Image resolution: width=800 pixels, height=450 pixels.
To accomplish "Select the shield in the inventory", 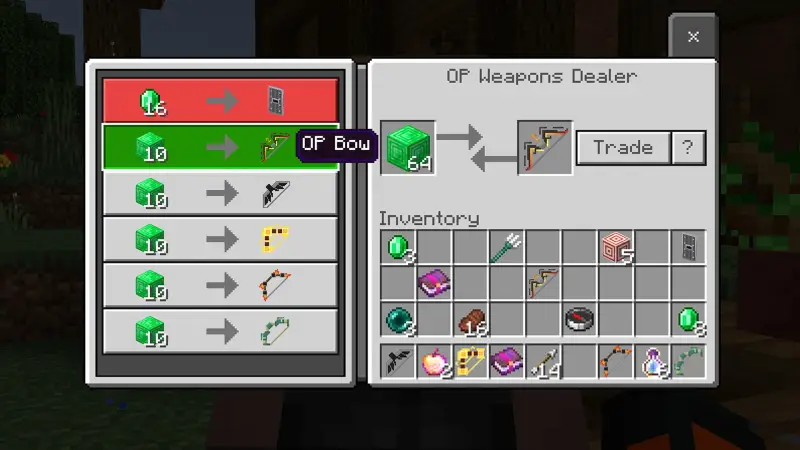I will coord(689,247).
